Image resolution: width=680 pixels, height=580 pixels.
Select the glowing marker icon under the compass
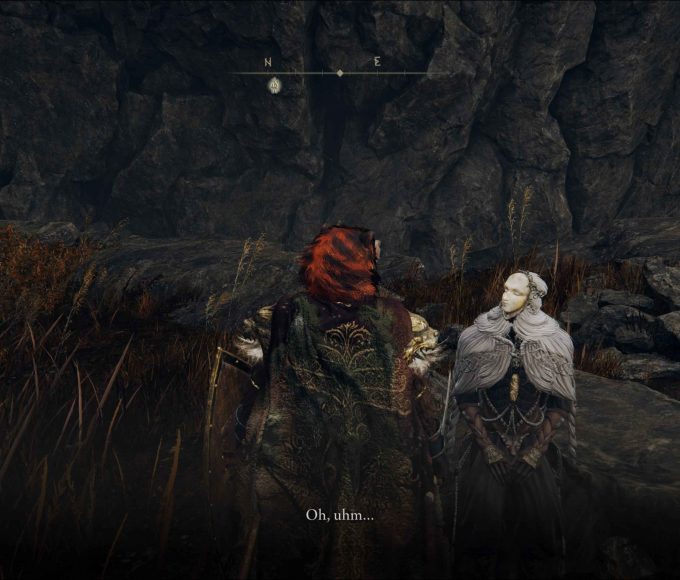tap(274, 86)
